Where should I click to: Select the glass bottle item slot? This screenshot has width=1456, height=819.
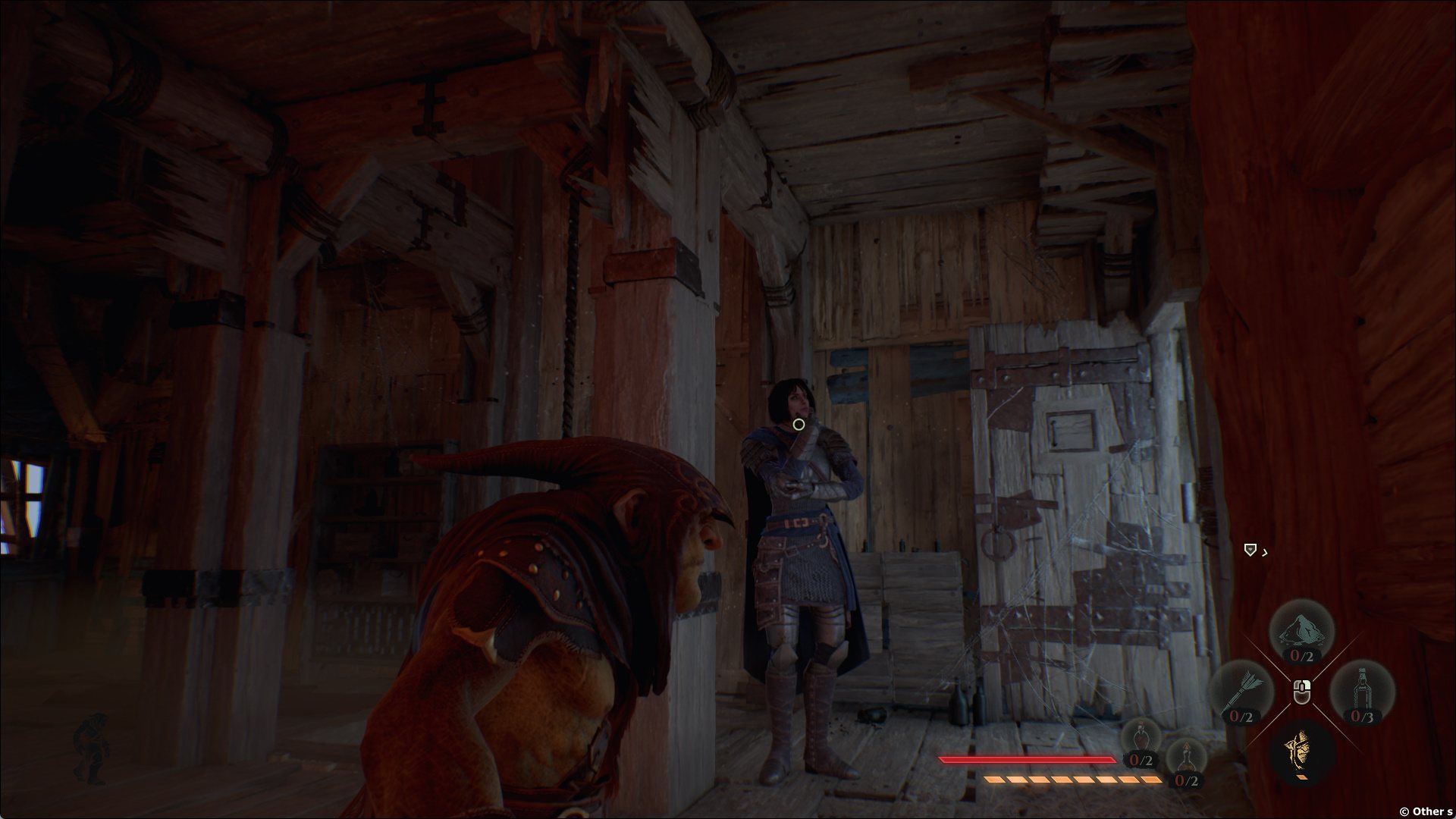click(1362, 692)
